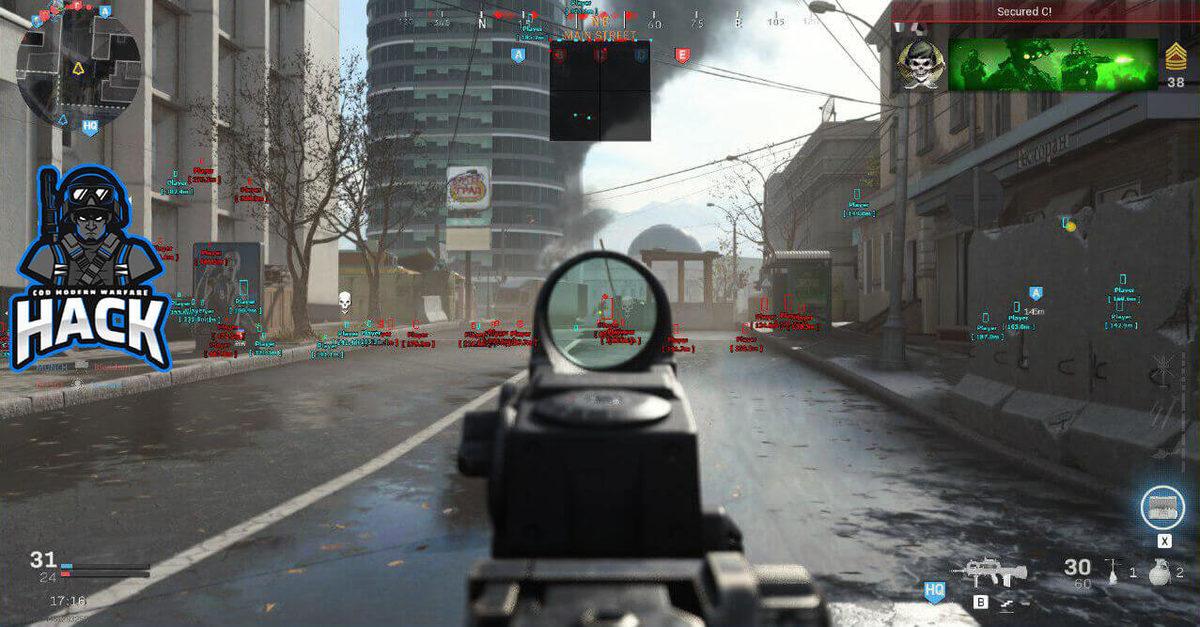Activate the circular killstreak icon
The width and height of the screenshot is (1200, 627).
(x=1163, y=506)
